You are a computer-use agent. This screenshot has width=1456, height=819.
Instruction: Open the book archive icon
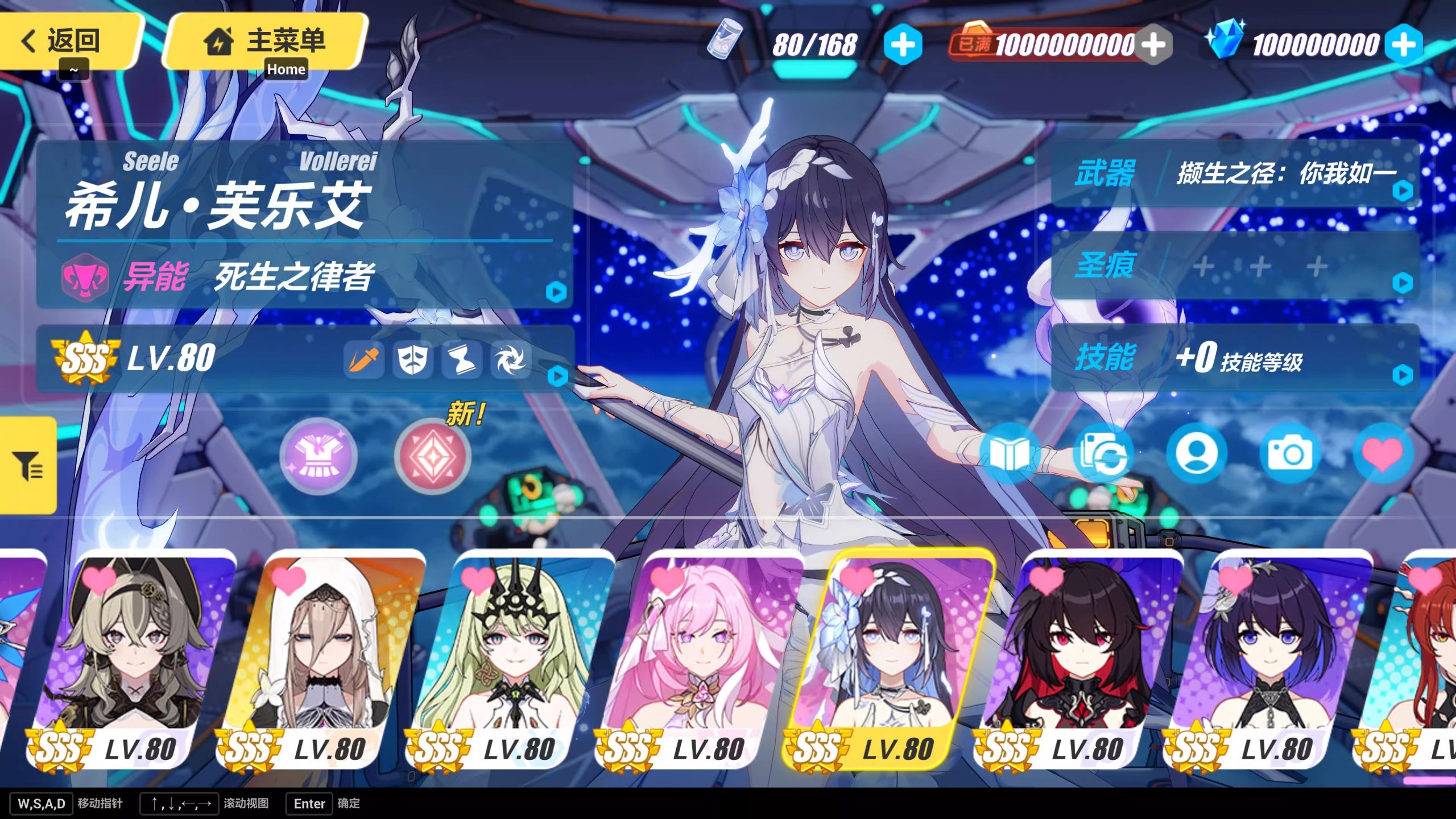[x=1010, y=454]
